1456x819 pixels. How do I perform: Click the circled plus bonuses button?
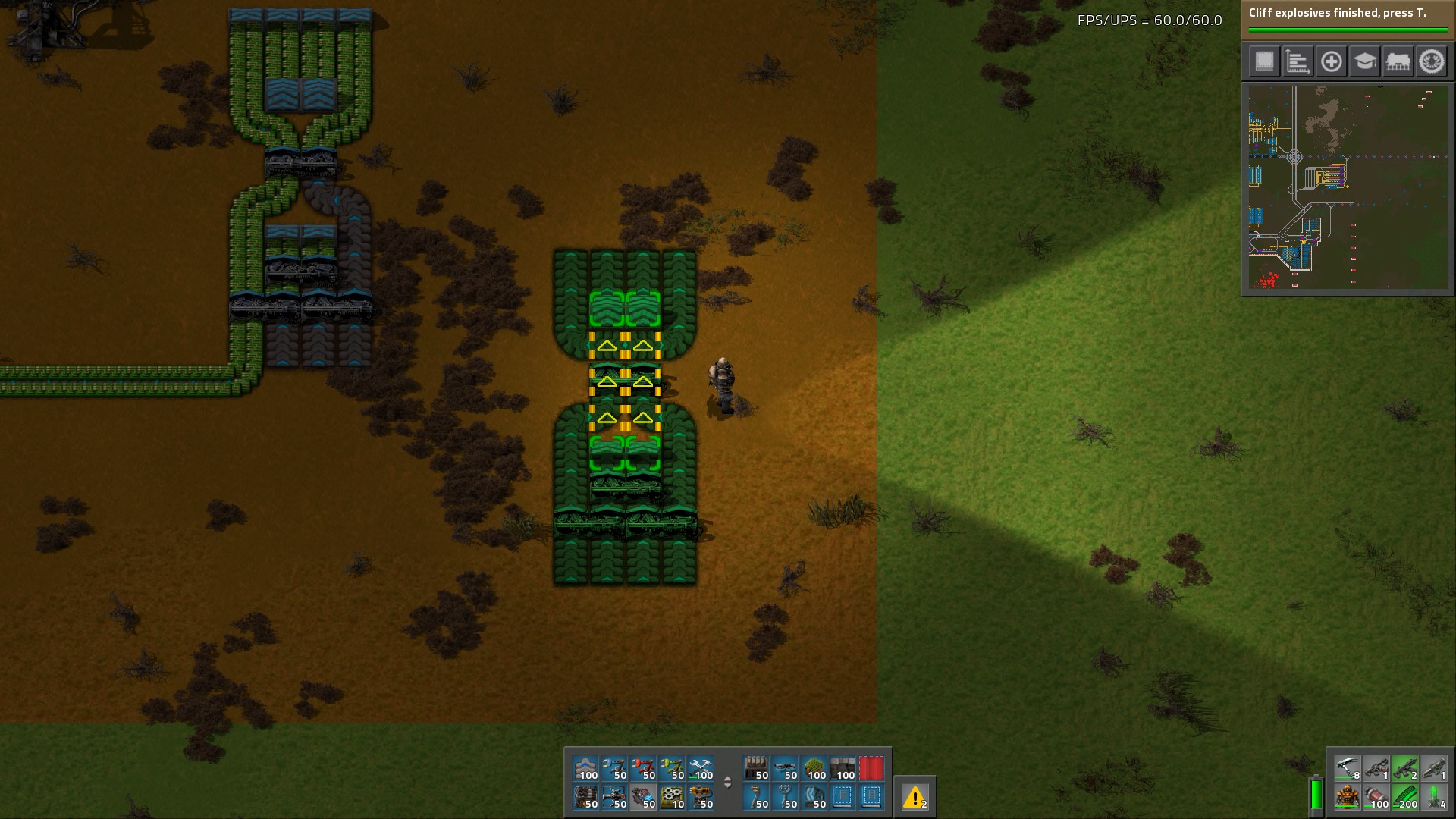click(x=1331, y=61)
